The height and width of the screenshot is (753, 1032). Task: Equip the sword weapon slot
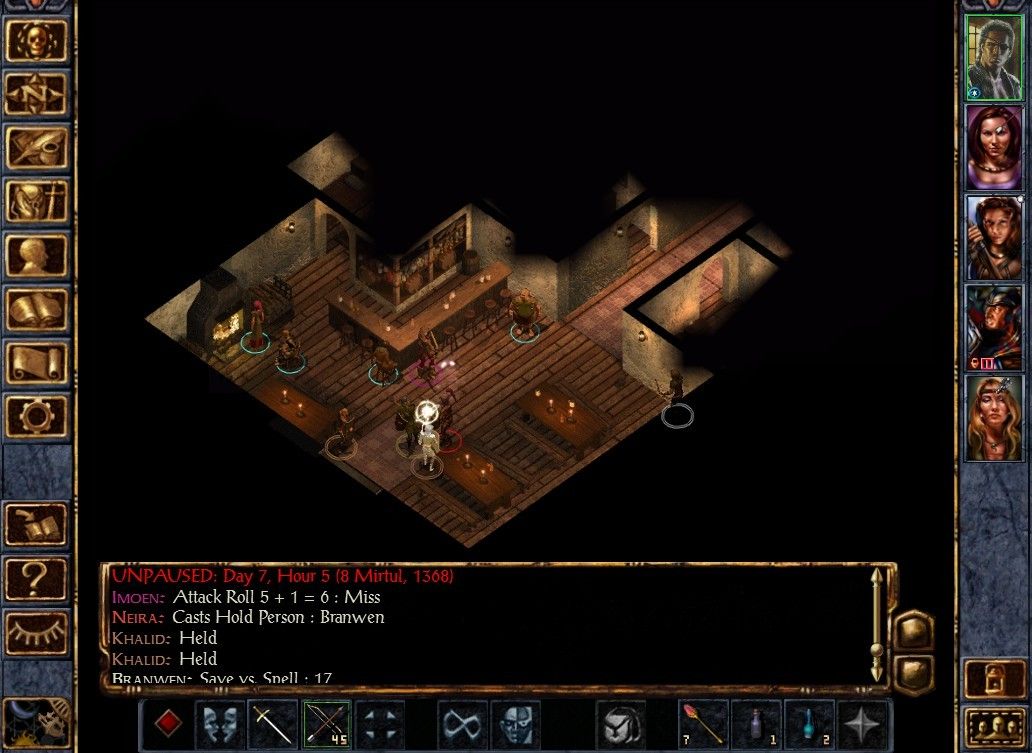[273, 724]
